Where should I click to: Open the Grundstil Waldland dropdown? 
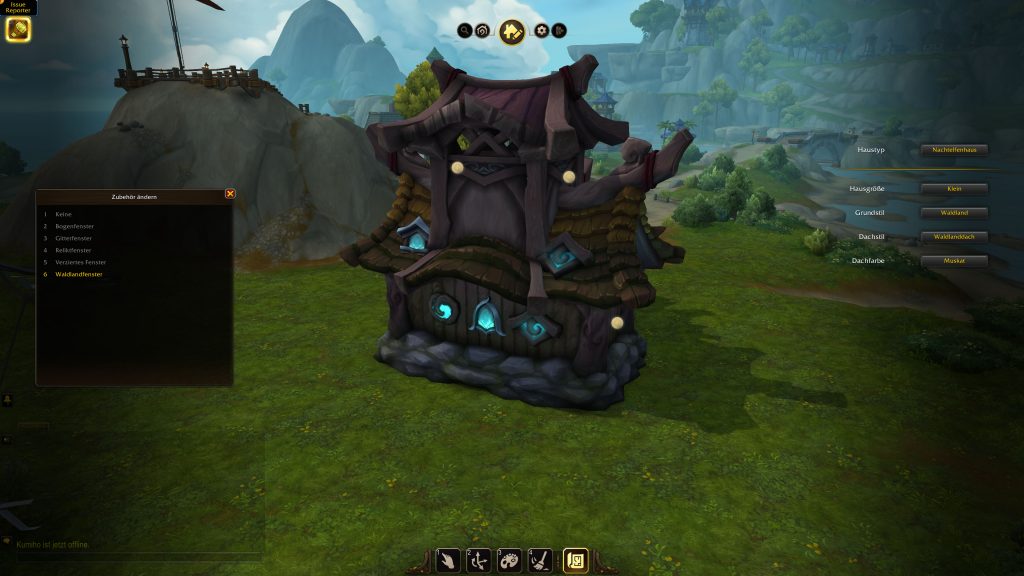[954, 213]
